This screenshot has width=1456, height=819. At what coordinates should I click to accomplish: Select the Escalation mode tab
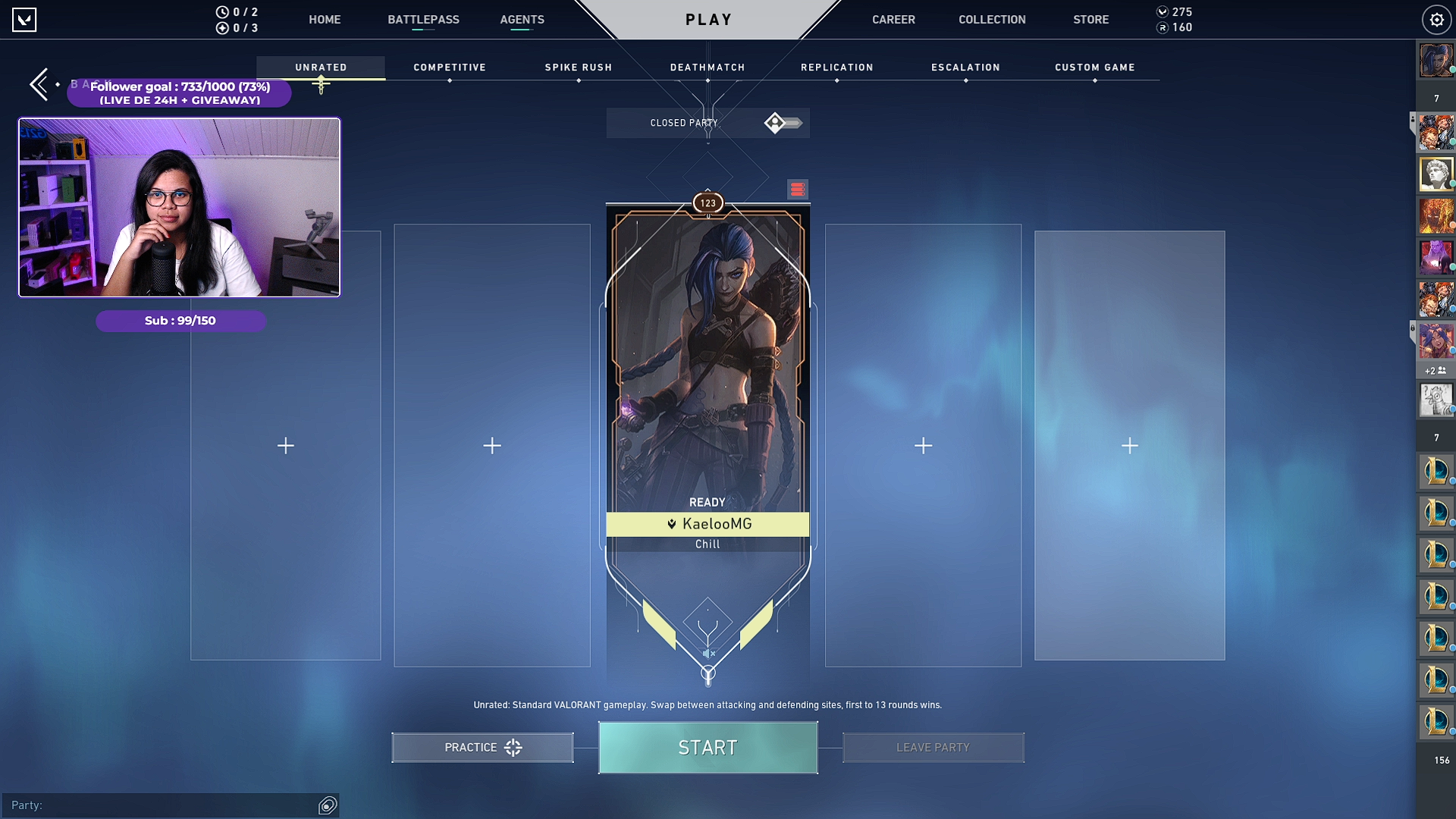965,67
